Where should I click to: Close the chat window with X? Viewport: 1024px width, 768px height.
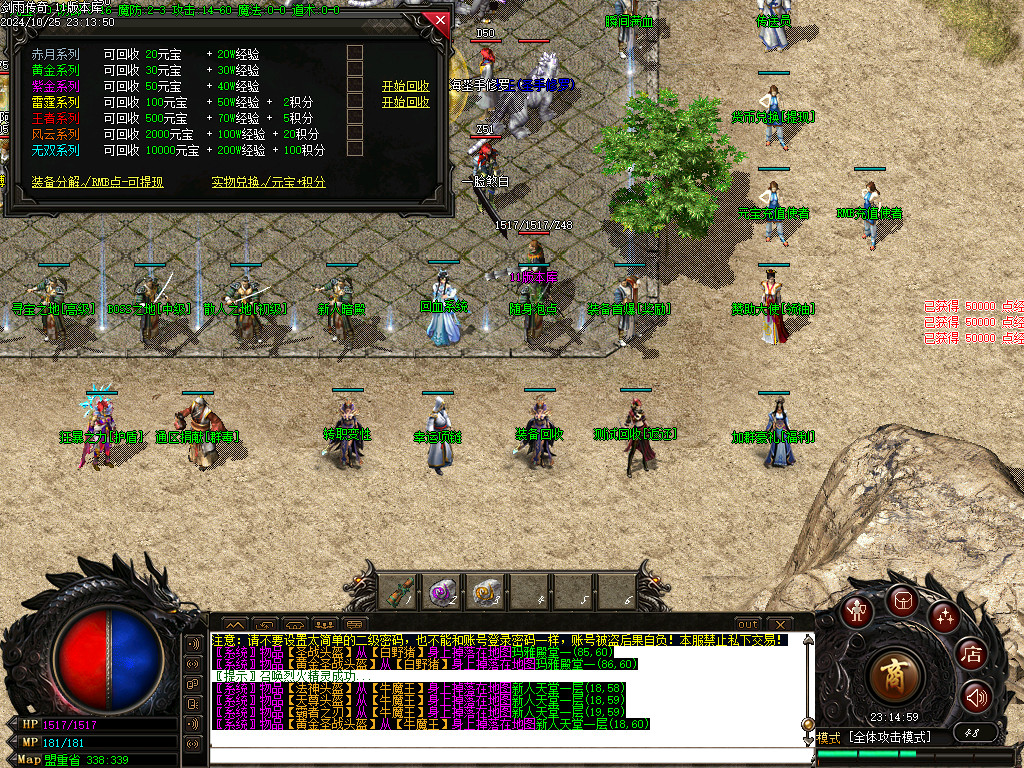point(780,624)
